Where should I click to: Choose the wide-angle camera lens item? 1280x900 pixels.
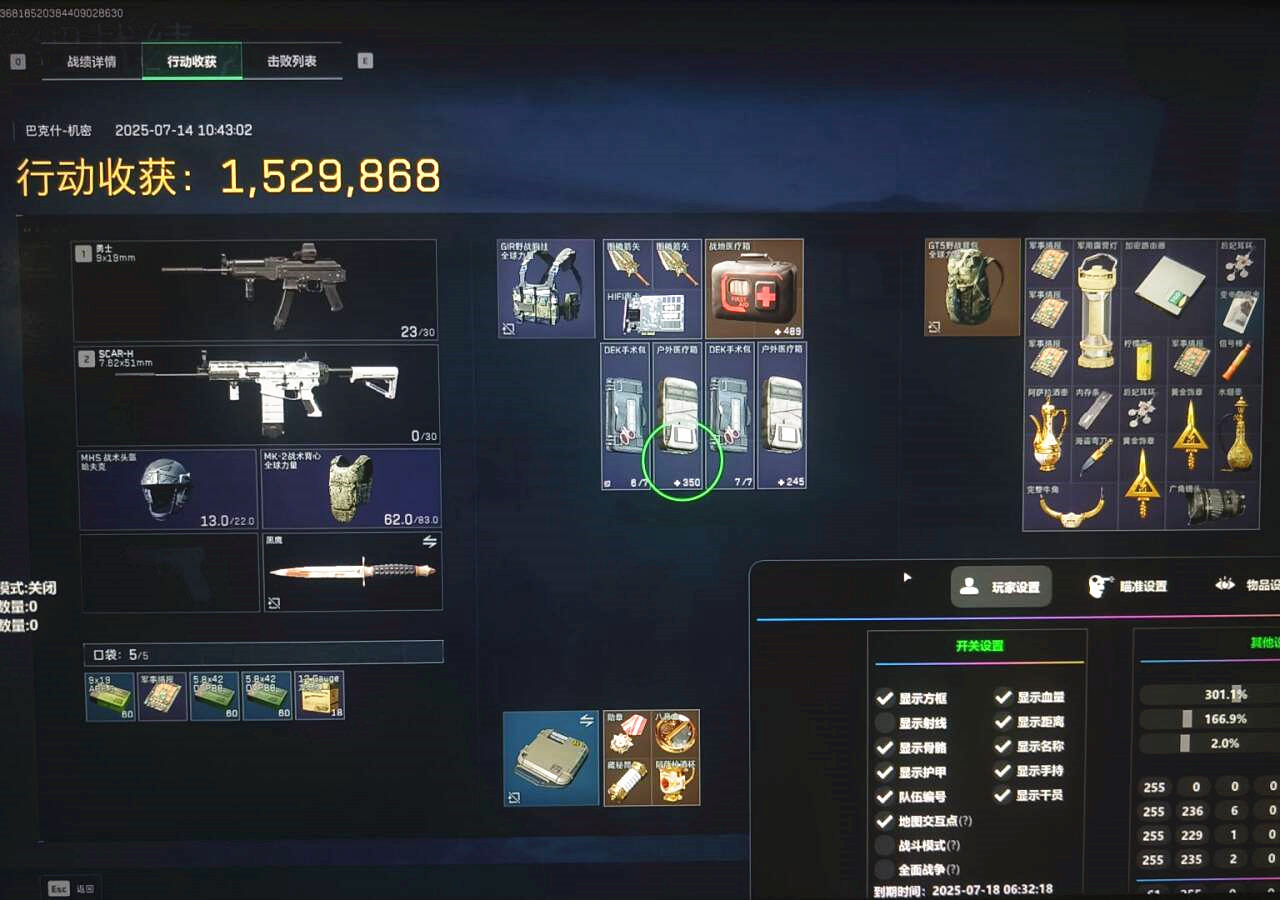pos(1215,506)
